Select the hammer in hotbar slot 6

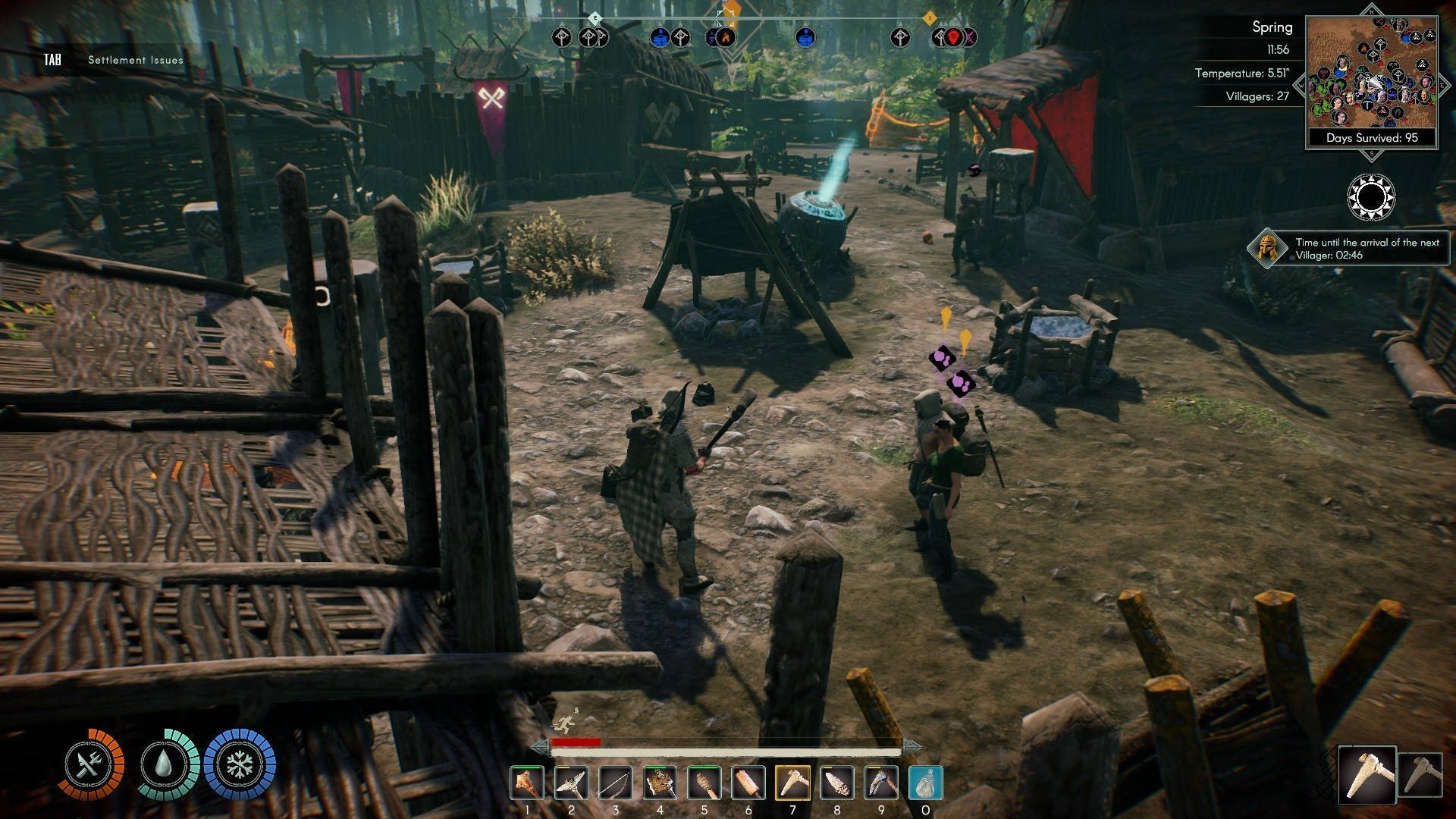click(748, 783)
